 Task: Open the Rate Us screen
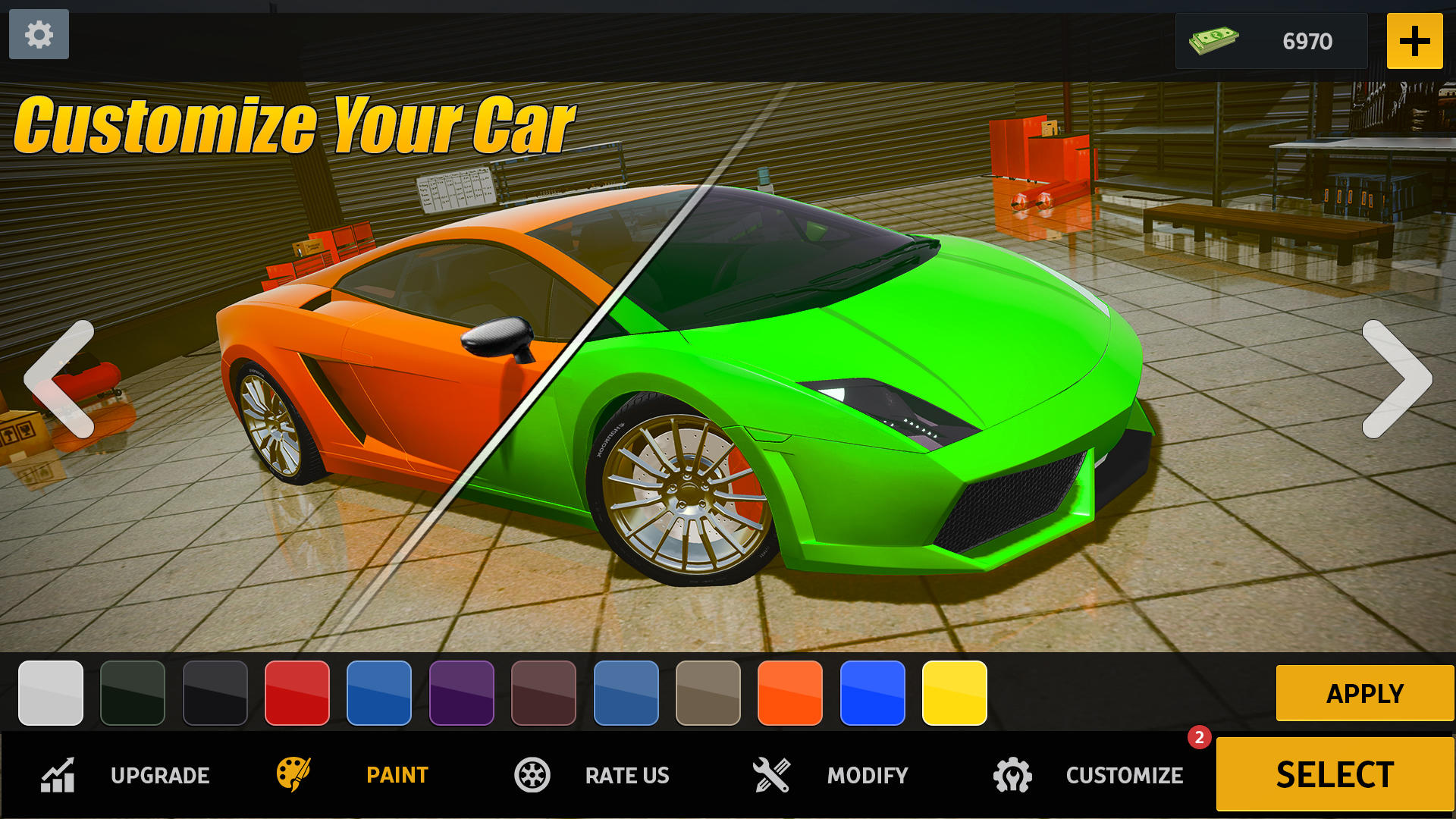click(x=626, y=775)
